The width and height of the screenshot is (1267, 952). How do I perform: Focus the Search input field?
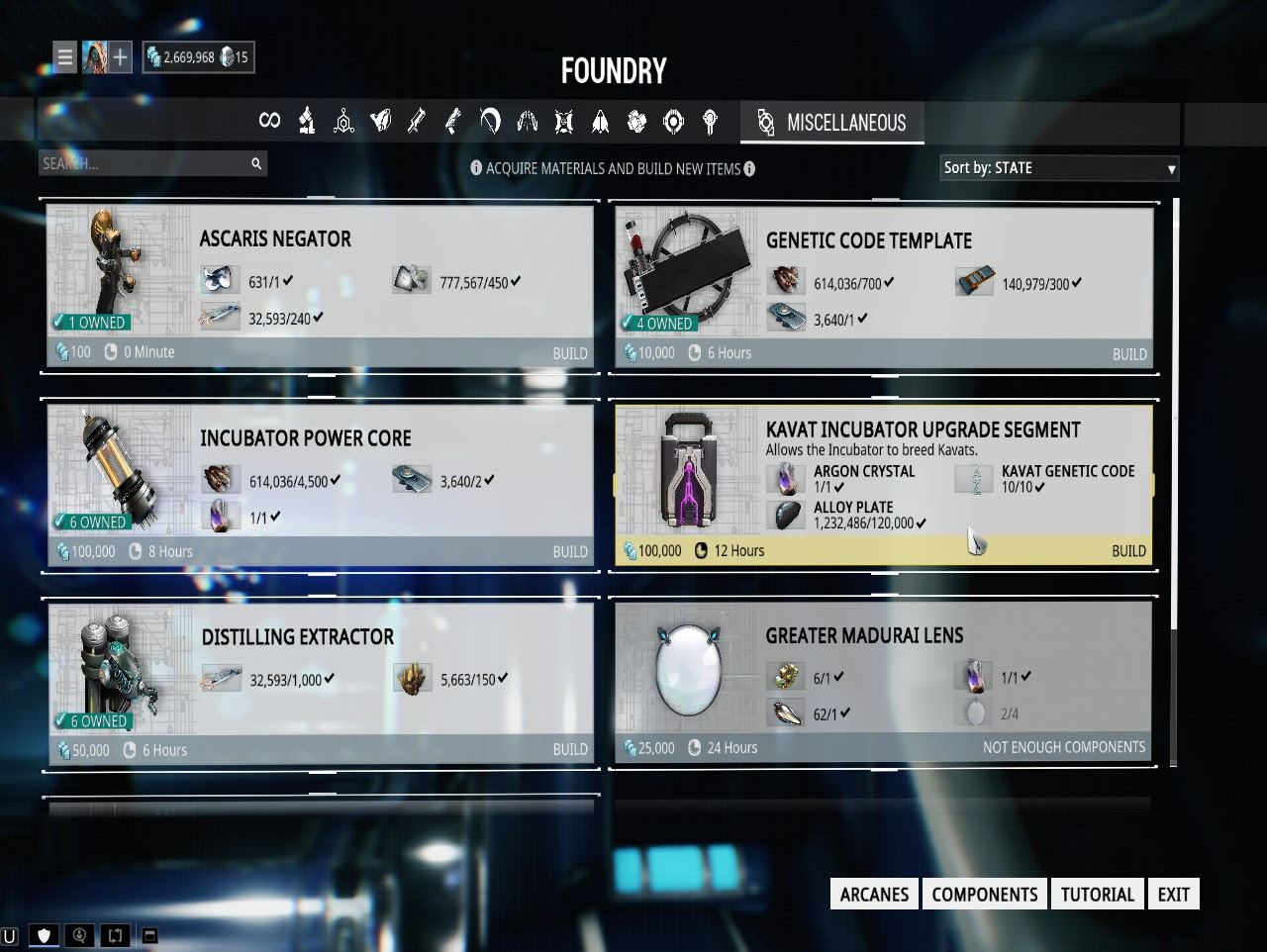144,163
